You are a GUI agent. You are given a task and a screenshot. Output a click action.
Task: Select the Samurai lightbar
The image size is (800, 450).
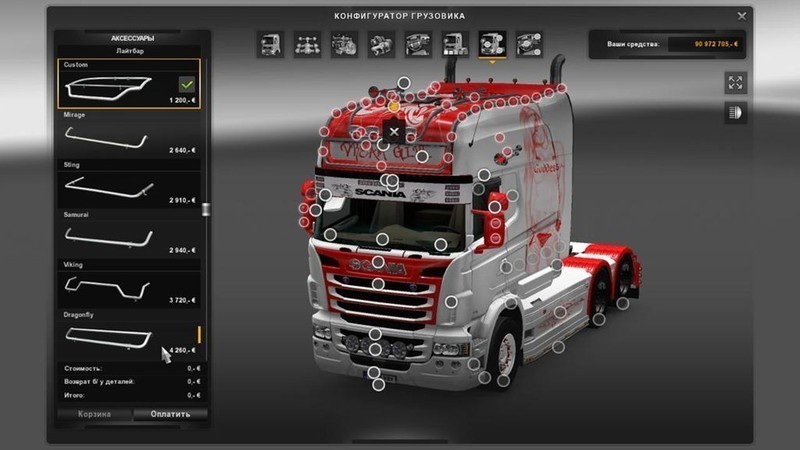click(129, 234)
